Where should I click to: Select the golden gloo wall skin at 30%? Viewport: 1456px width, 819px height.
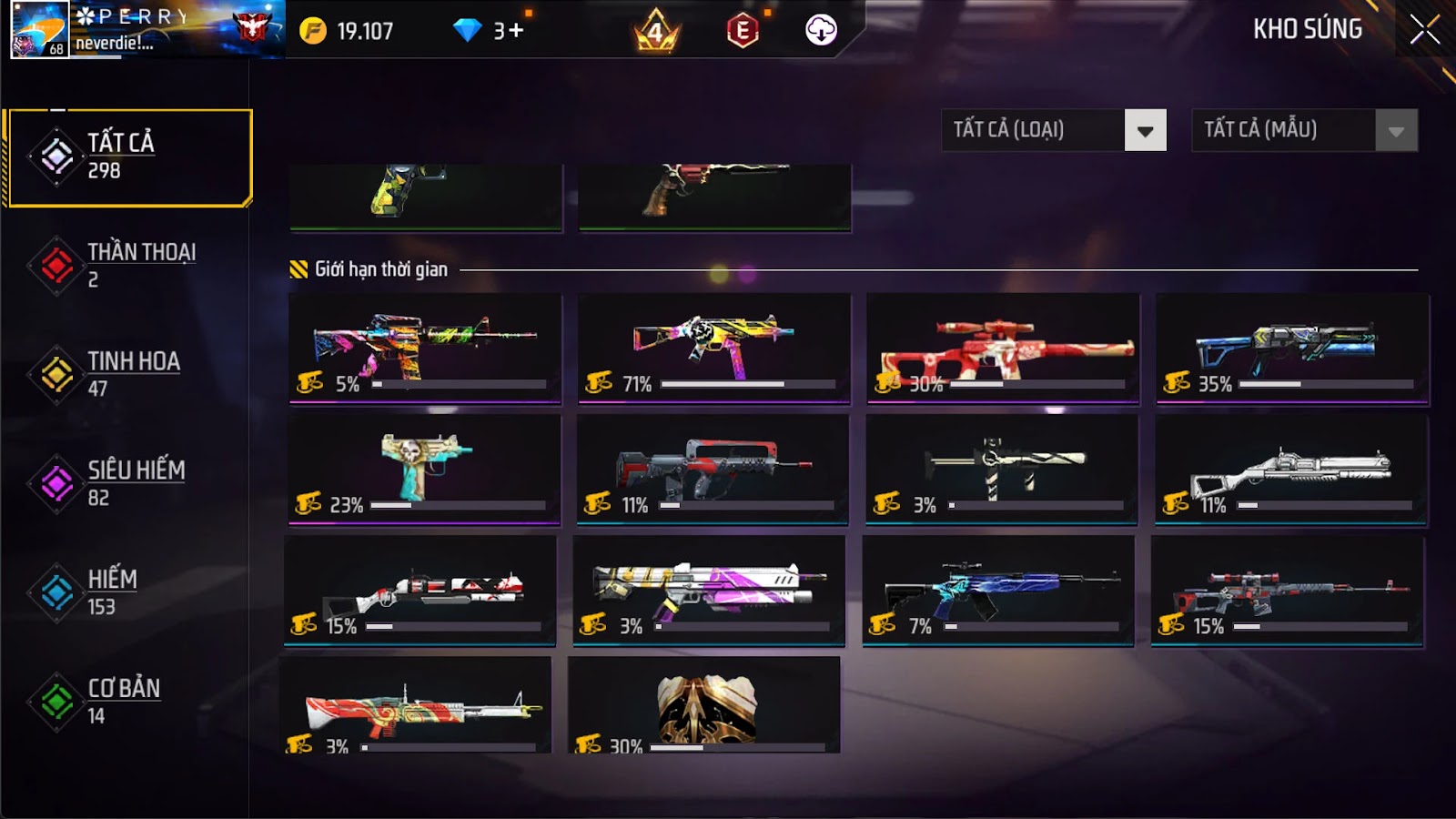point(704,705)
